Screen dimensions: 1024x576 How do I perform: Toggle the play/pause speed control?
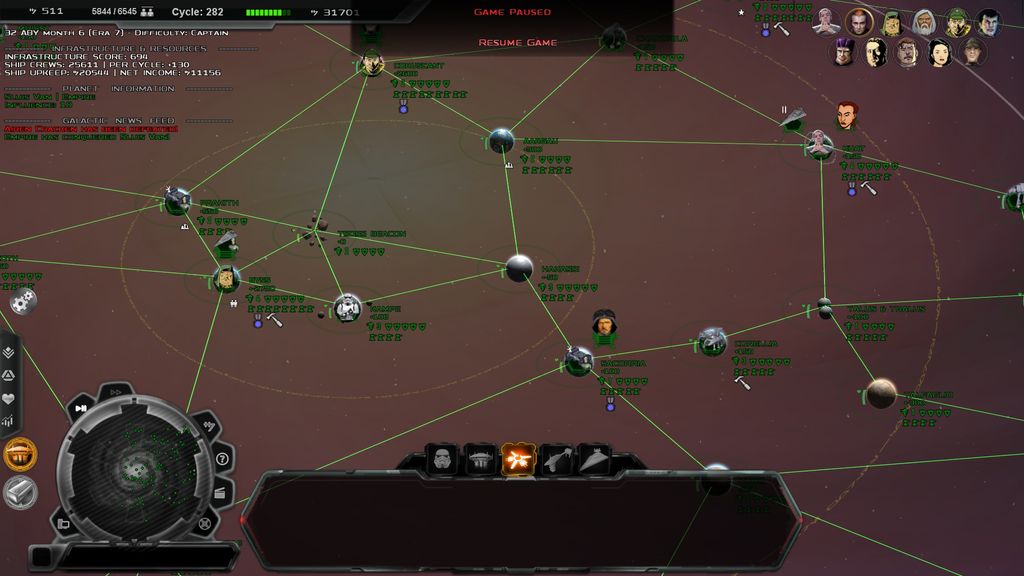81,409
